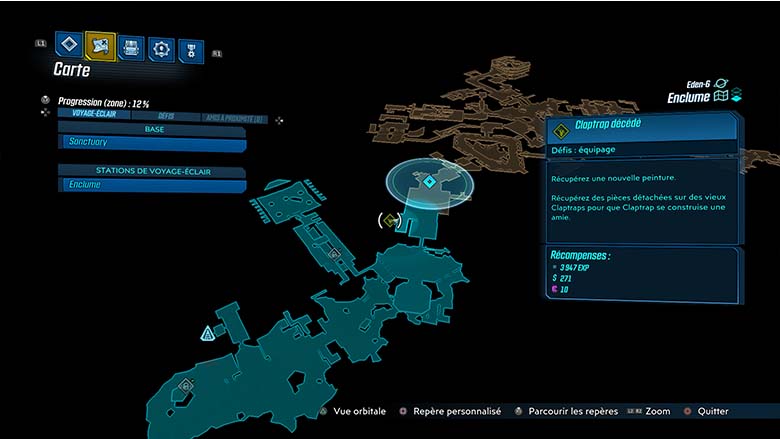Viewport: 780px width, 439px height.
Task: Toggle the map layers icon beside Enclume
Action: click(x=727, y=97)
